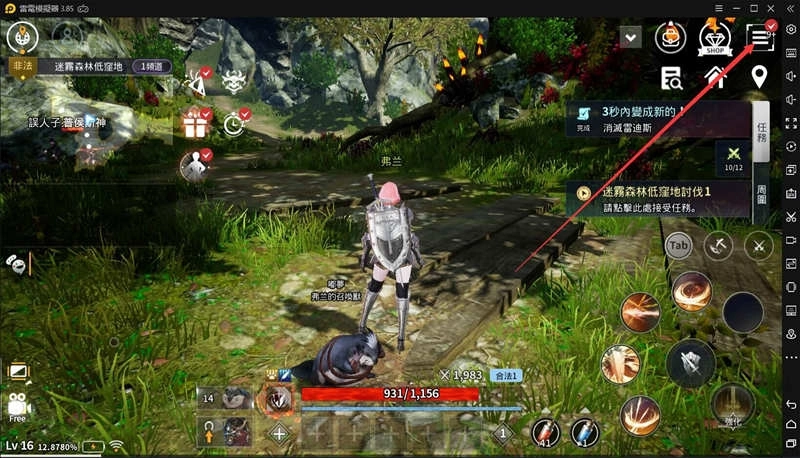The image size is (800, 458).
Task: Open the gift box rewards icon
Action: tap(194, 124)
